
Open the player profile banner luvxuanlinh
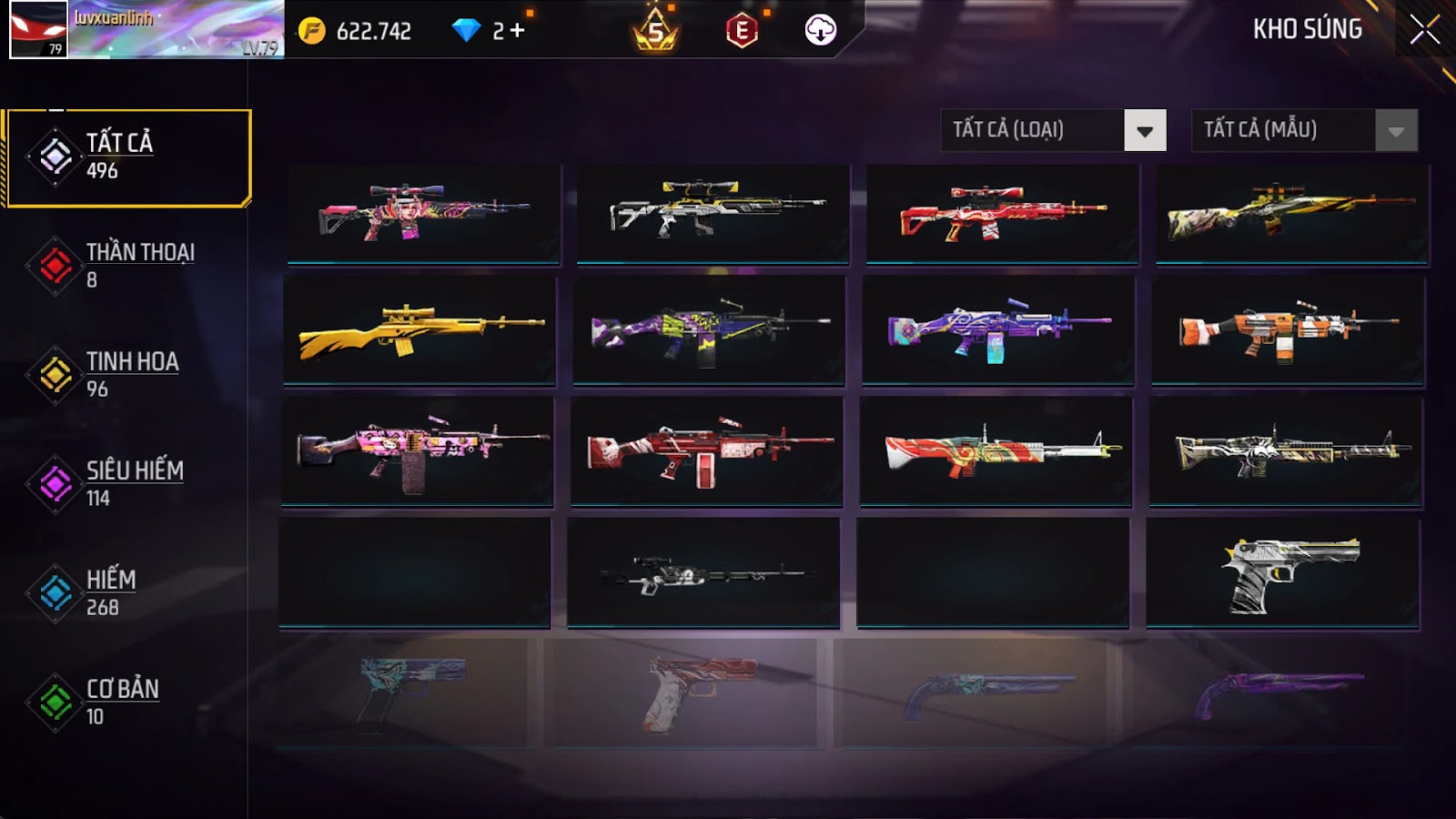click(146, 30)
